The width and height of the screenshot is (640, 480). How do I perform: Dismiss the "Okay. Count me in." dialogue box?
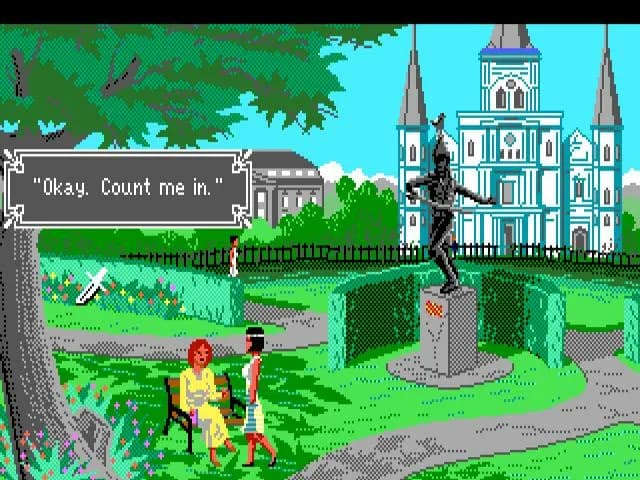pos(128,187)
